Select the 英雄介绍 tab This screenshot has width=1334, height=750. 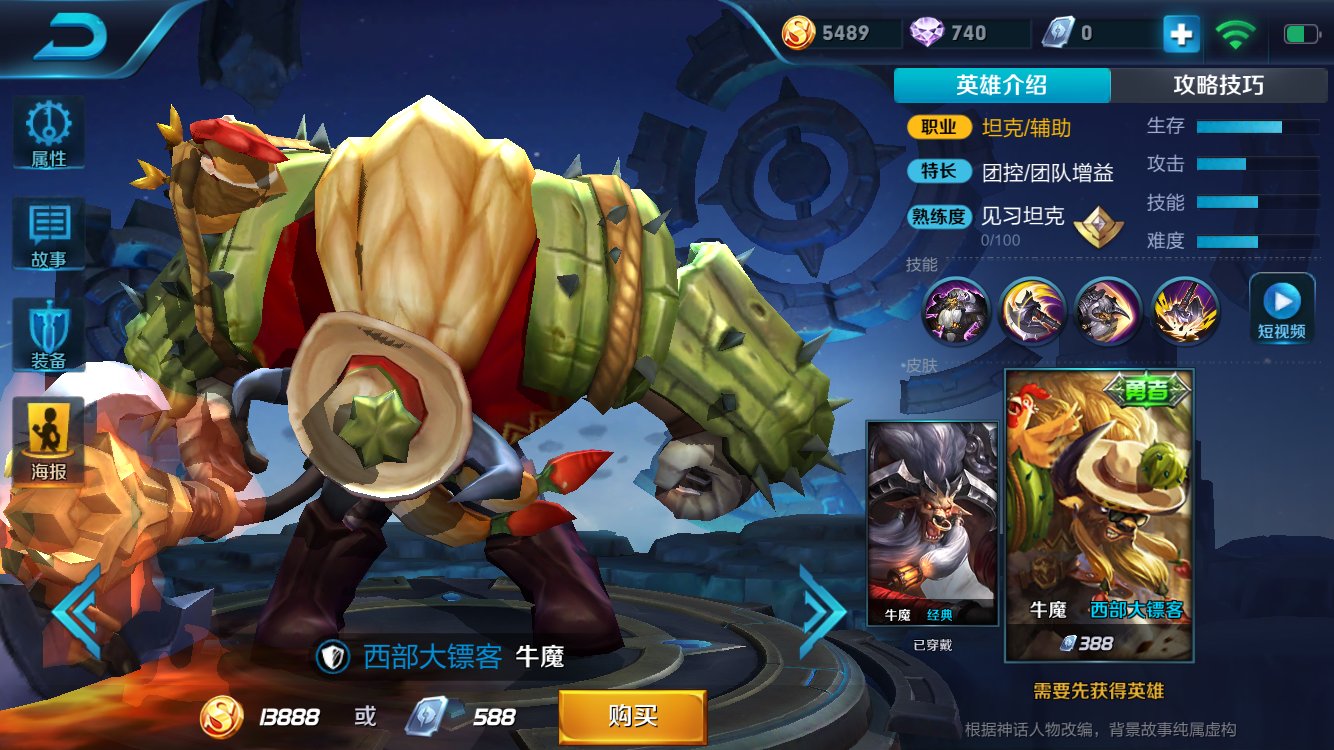click(x=1001, y=86)
